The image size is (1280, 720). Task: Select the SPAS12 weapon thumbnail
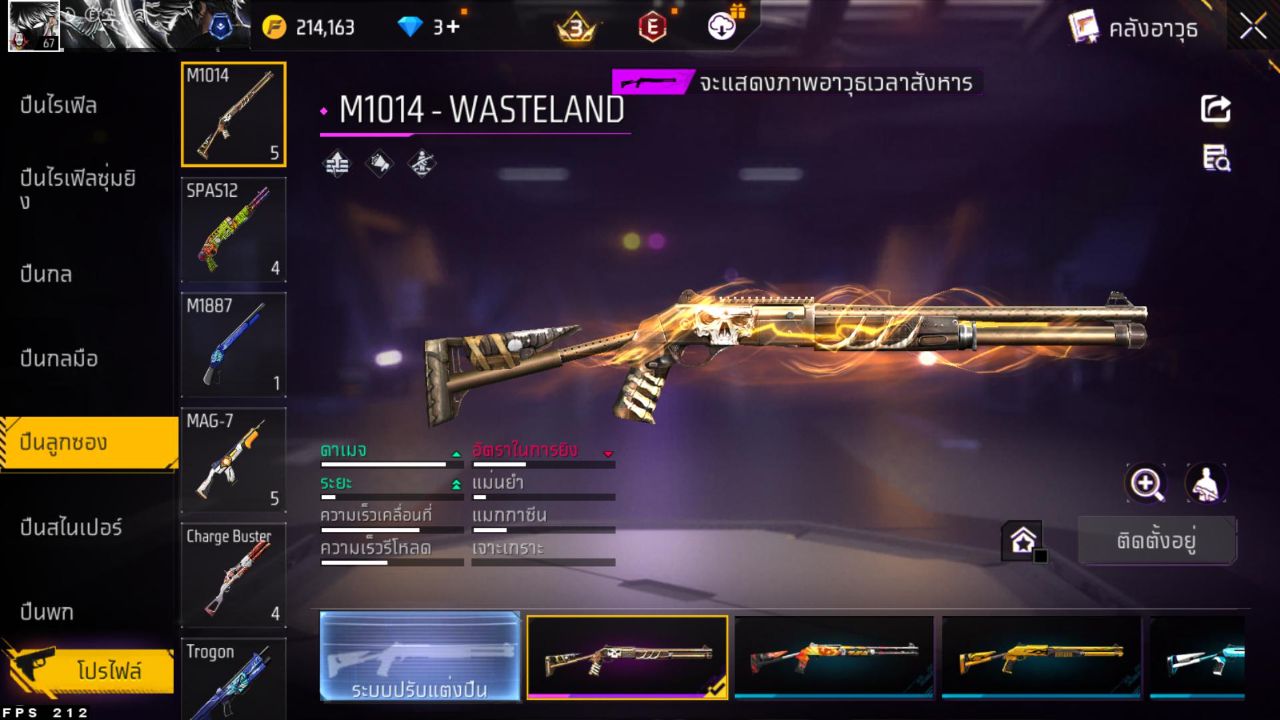(233, 230)
